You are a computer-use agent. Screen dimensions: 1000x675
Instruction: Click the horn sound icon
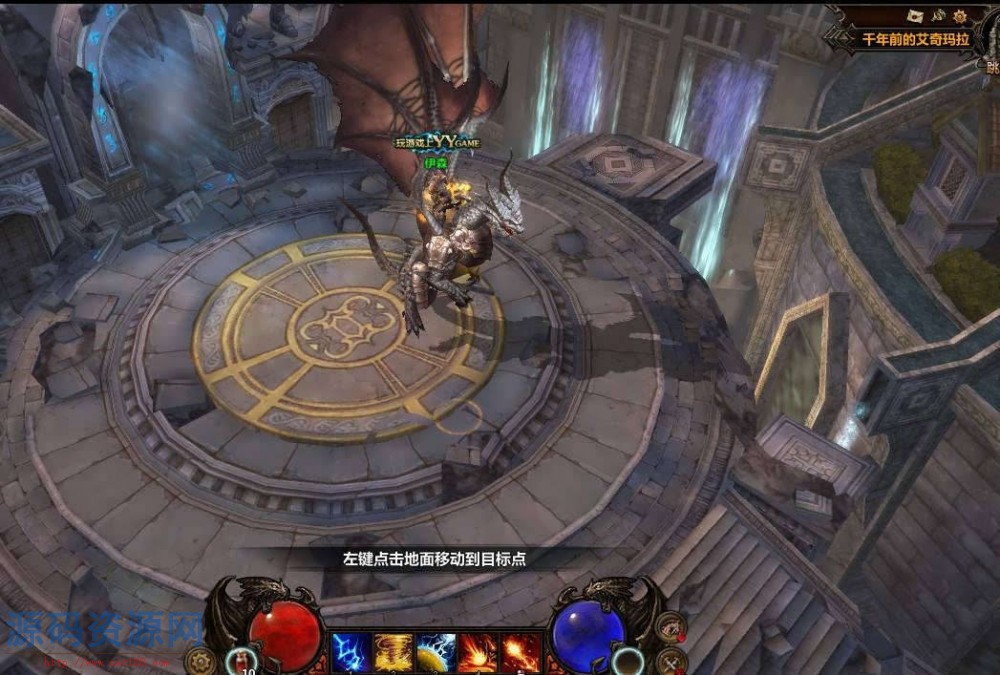[938, 16]
